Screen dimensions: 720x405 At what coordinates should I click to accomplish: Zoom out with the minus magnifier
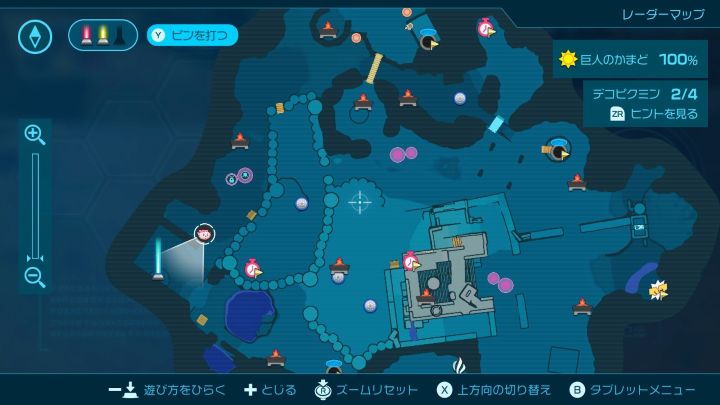[x=34, y=277]
